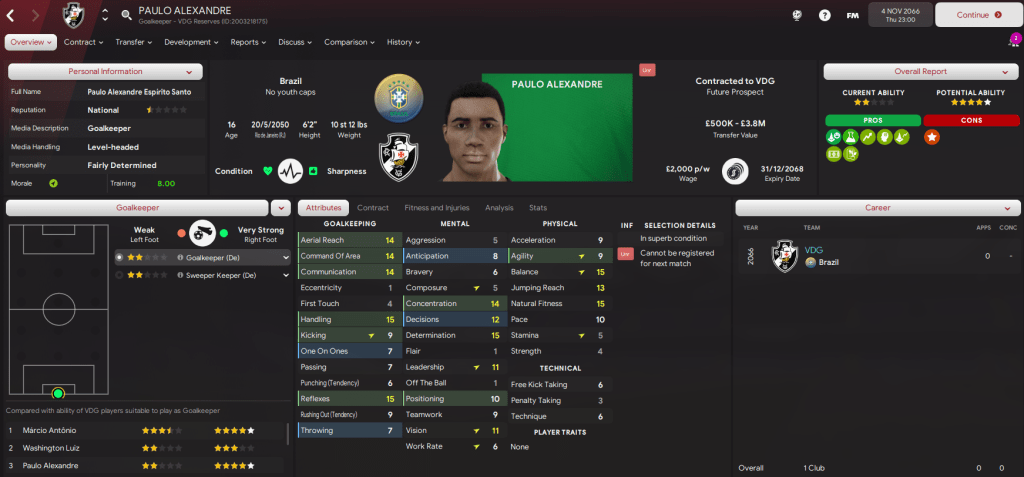Viewport: 1024px width, 477px height.
Task: Switch to the Stats tab
Action: pyautogui.click(x=538, y=208)
